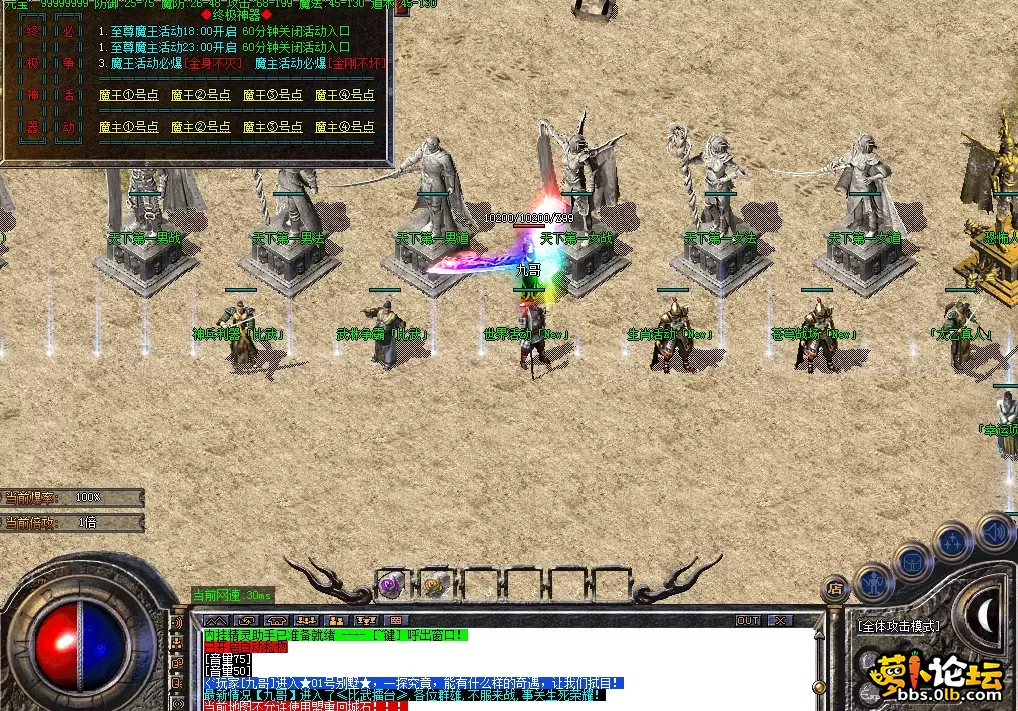The image size is (1018, 711).
Task: Choose the 魔王②号点 link
Action: [x=201, y=95]
